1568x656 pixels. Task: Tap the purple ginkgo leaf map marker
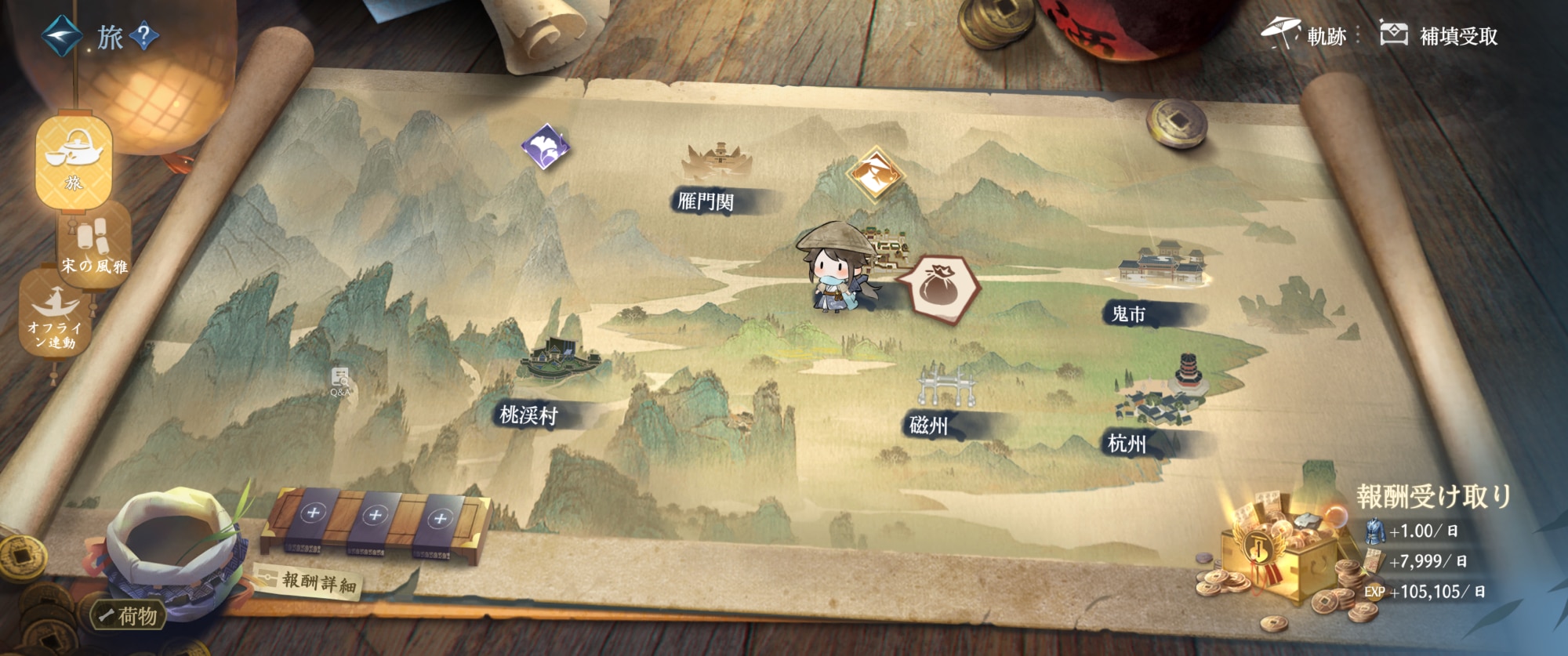[x=546, y=147]
